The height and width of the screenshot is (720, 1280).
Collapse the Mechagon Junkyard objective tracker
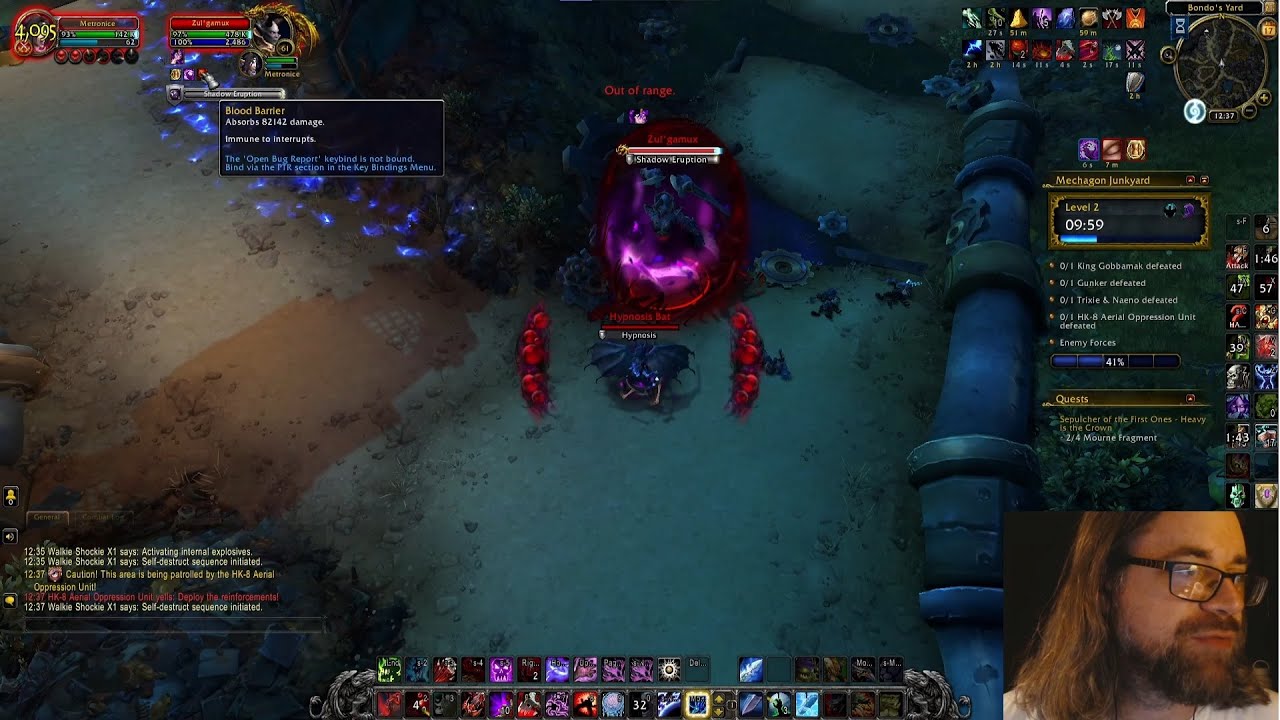(1204, 180)
